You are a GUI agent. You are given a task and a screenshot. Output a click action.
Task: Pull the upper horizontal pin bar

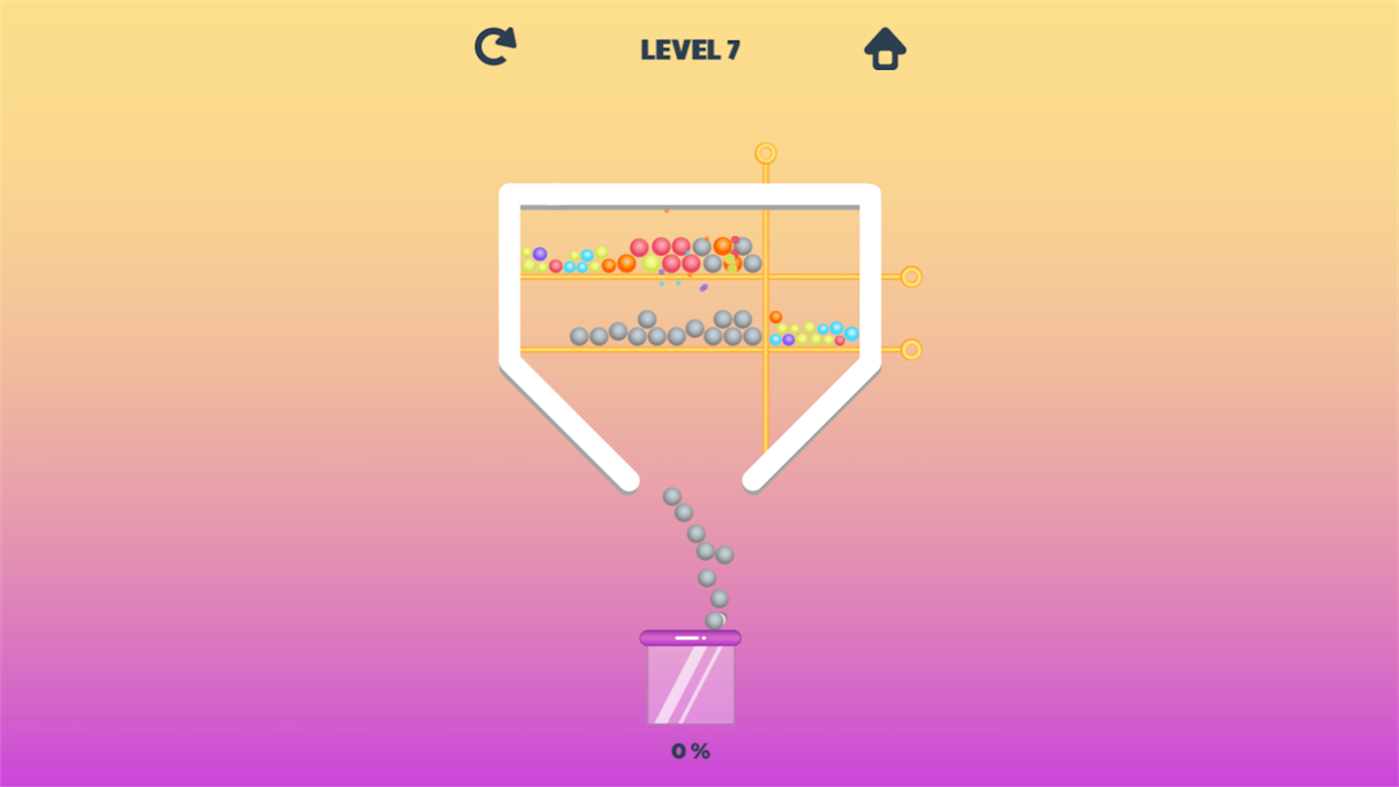pyautogui.click(x=820, y=275)
